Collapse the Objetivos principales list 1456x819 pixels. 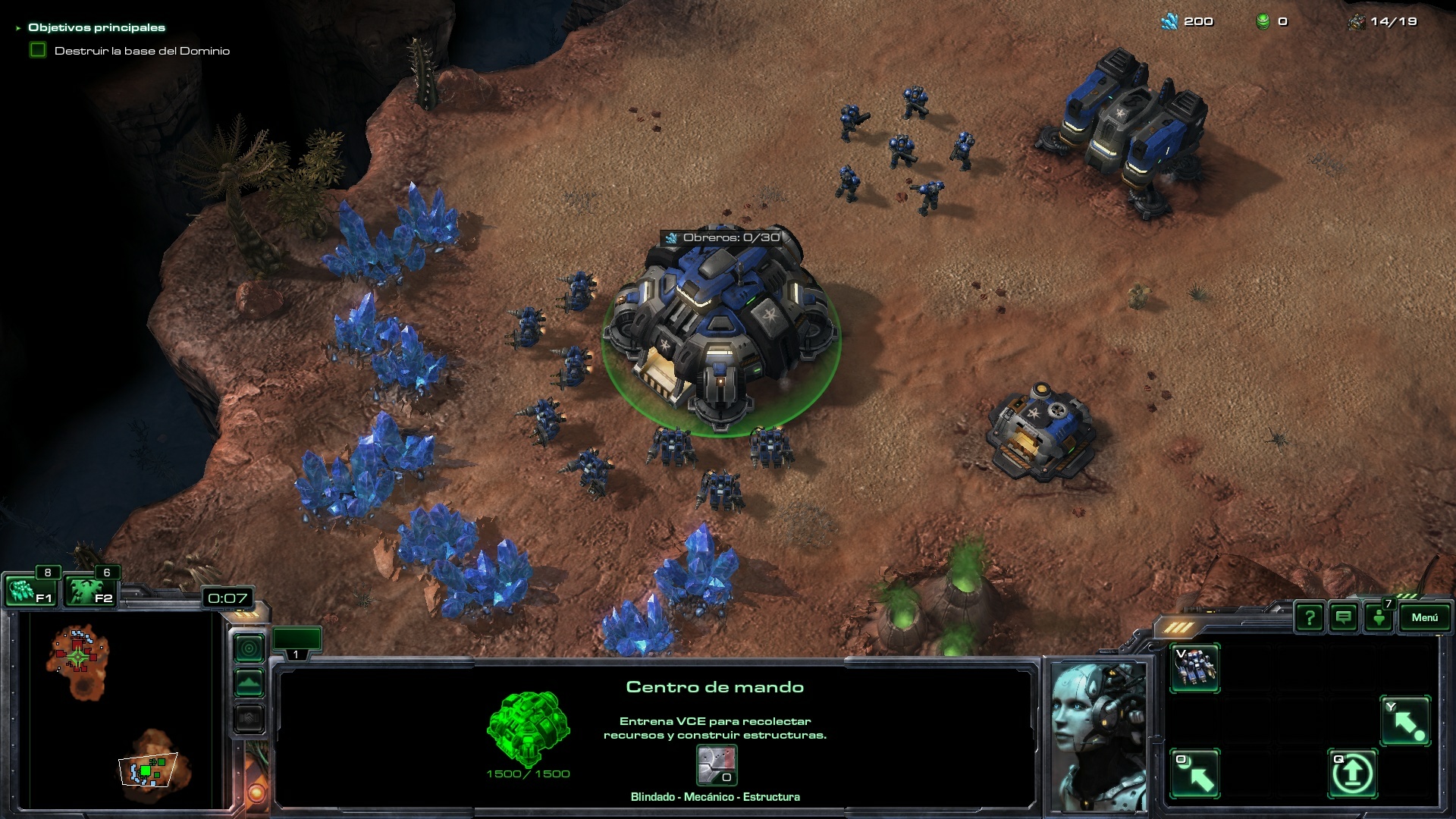pyautogui.click(x=18, y=28)
